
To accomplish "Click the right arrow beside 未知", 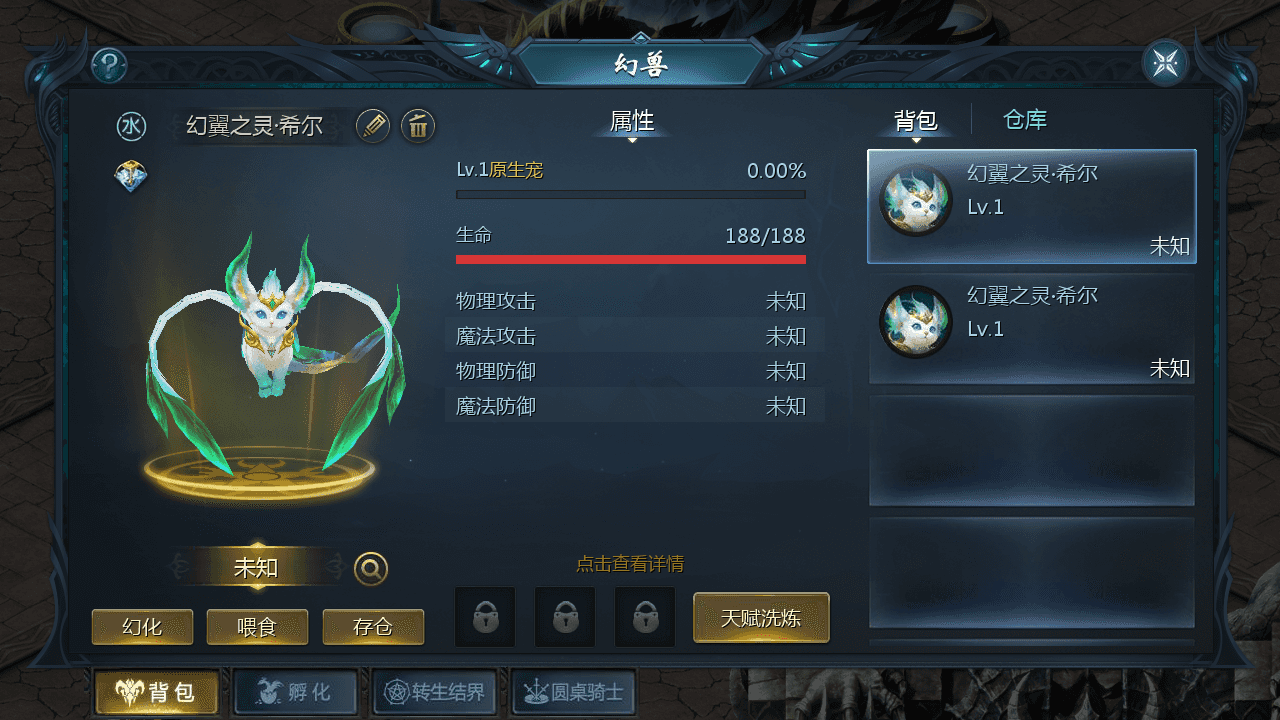I will pyautogui.click(x=333, y=566).
